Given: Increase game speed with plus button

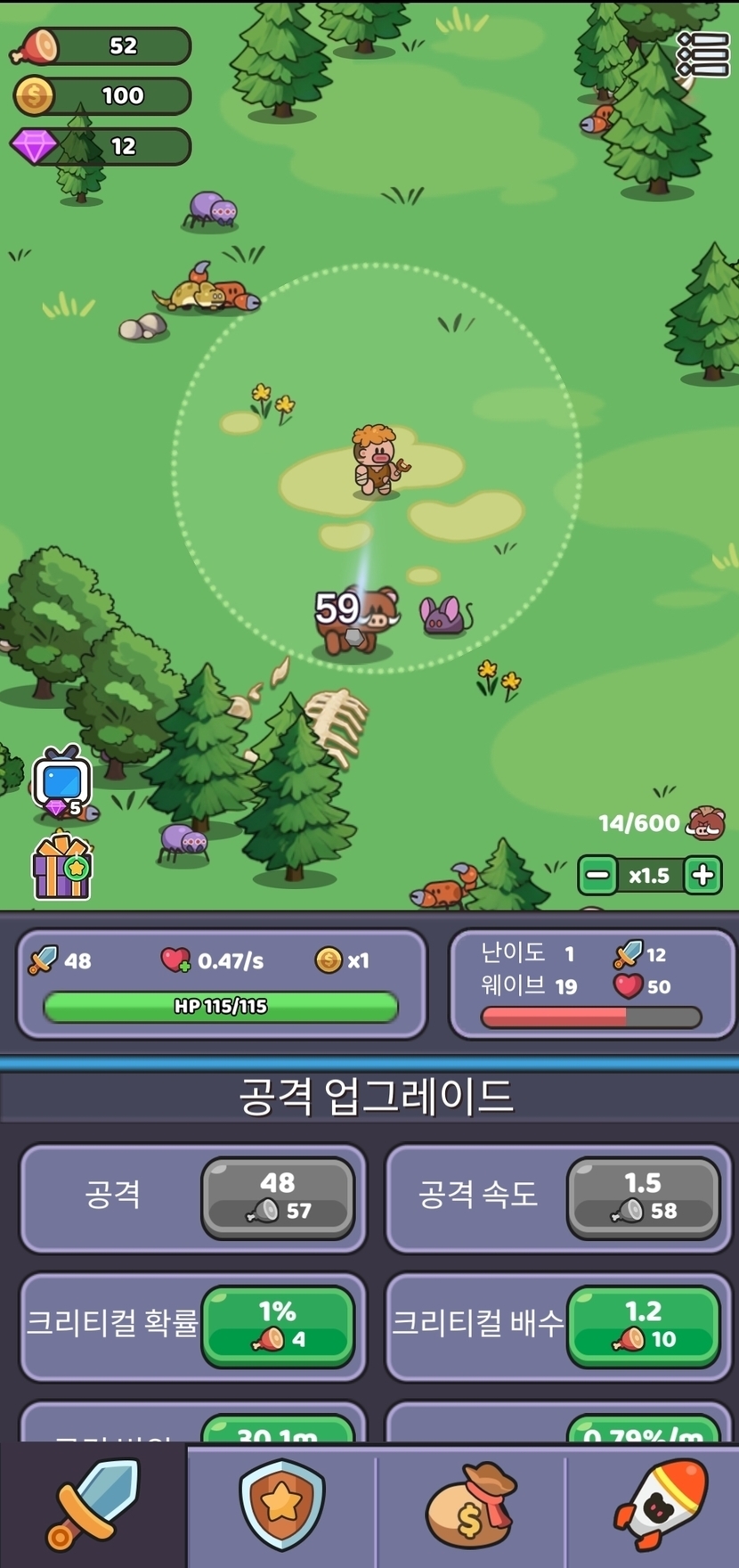Looking at the screenshot, I should (x=702, y=876).
